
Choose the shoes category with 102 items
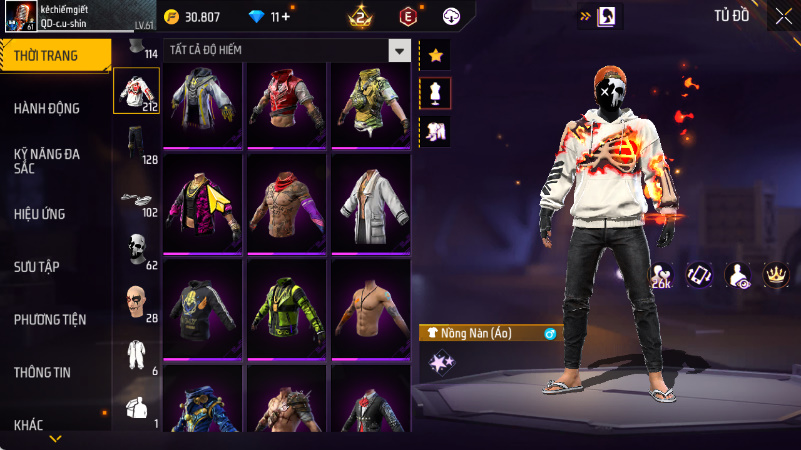click(137, 198)
